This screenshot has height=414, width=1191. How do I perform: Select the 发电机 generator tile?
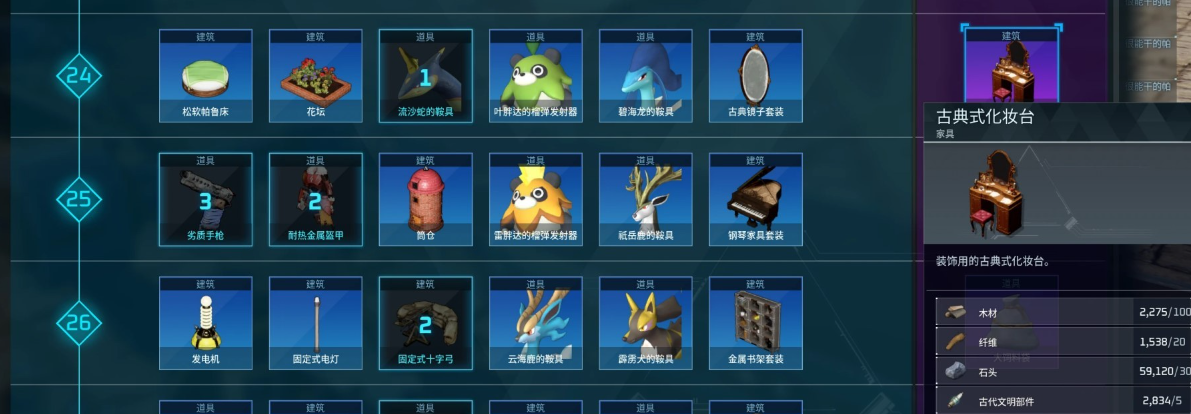coord(205,324)
